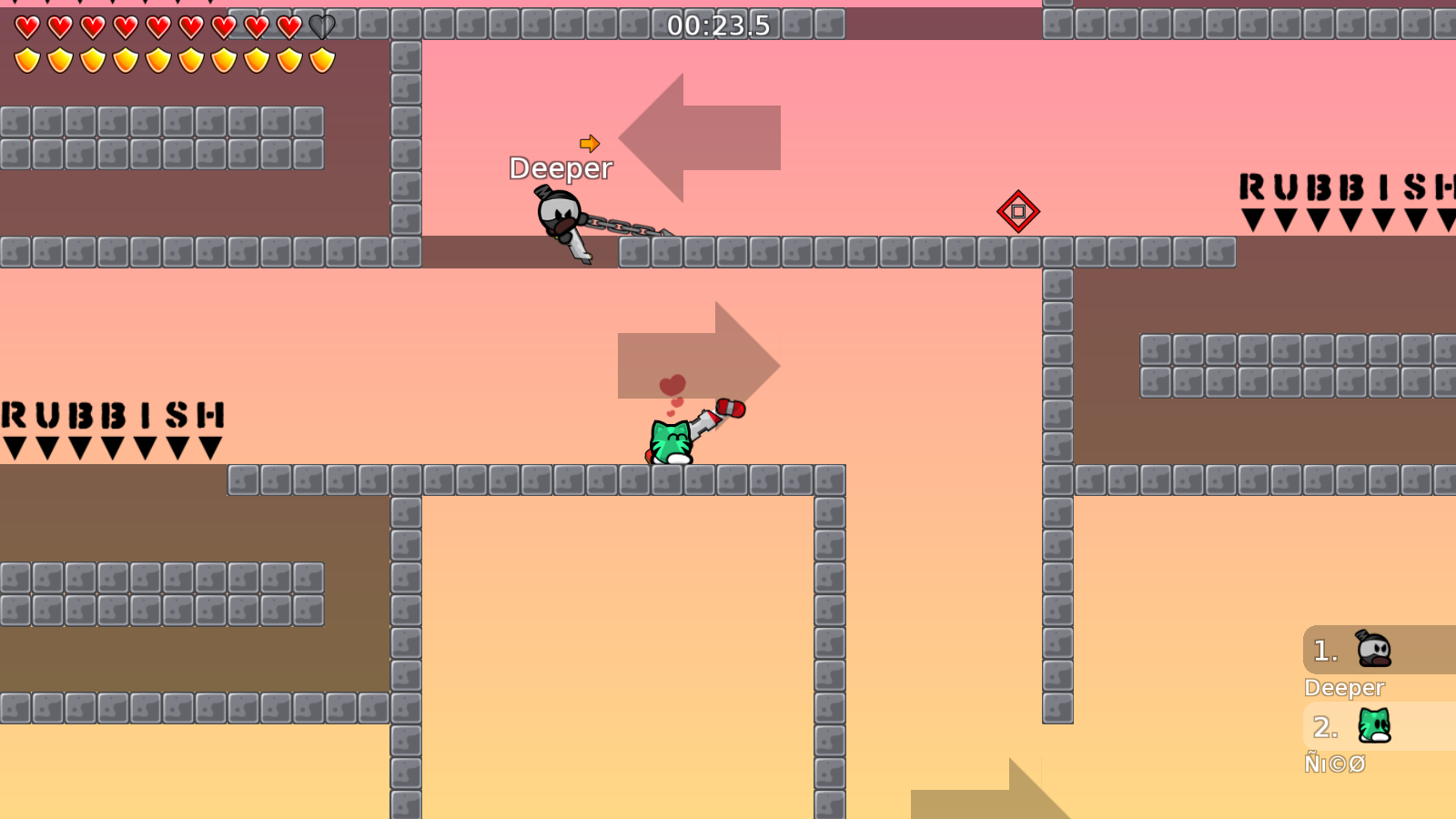This screenshot has width=1456, height=819.
Task: Click the empty black heart in health bar
Action: click(320, 26)
